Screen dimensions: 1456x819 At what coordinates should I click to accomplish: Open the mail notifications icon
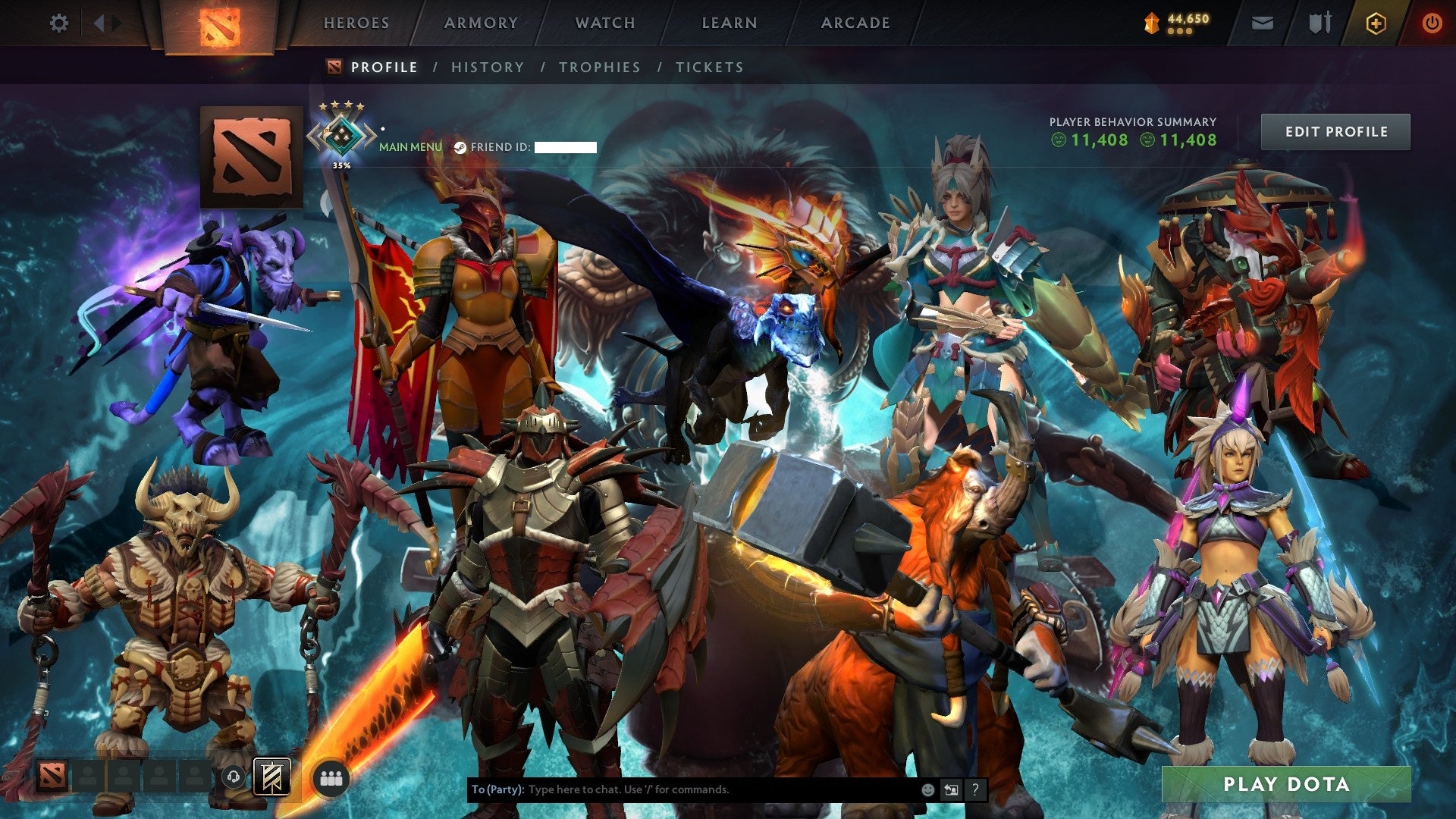[1261, 23]
